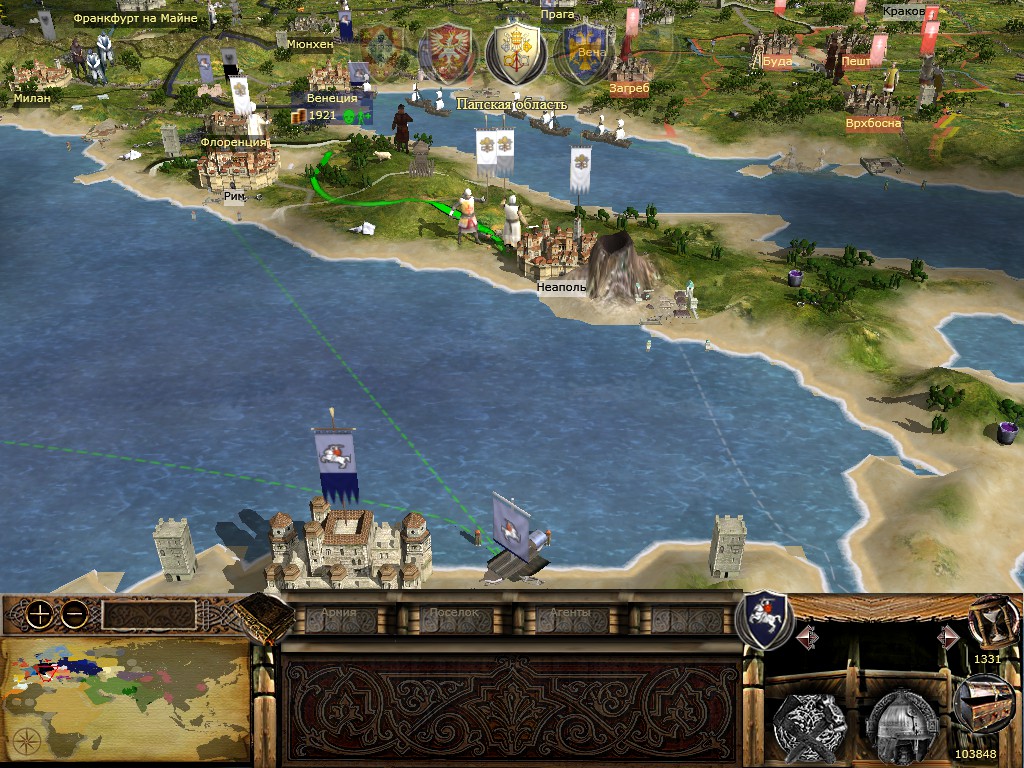Zoom in the minimap with the plus button

pos(39,615)
